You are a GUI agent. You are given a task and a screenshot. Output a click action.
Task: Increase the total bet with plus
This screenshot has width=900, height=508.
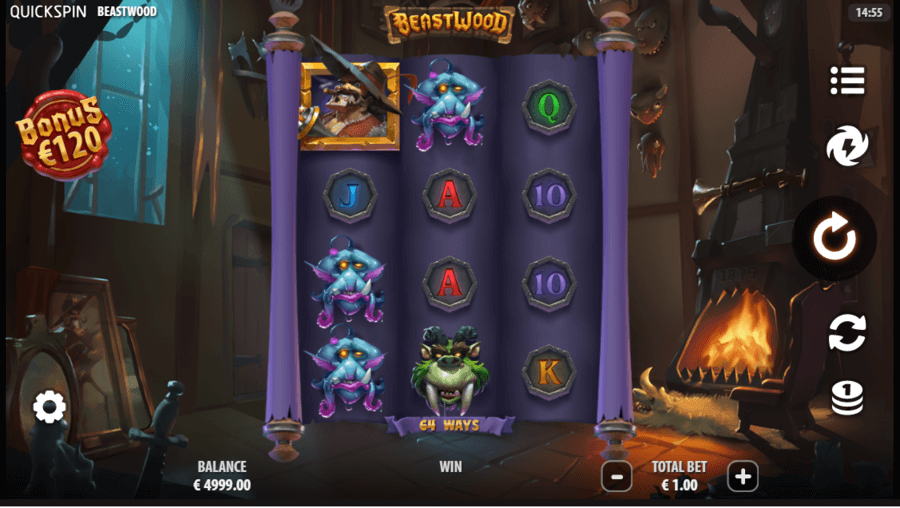point(742,477)
